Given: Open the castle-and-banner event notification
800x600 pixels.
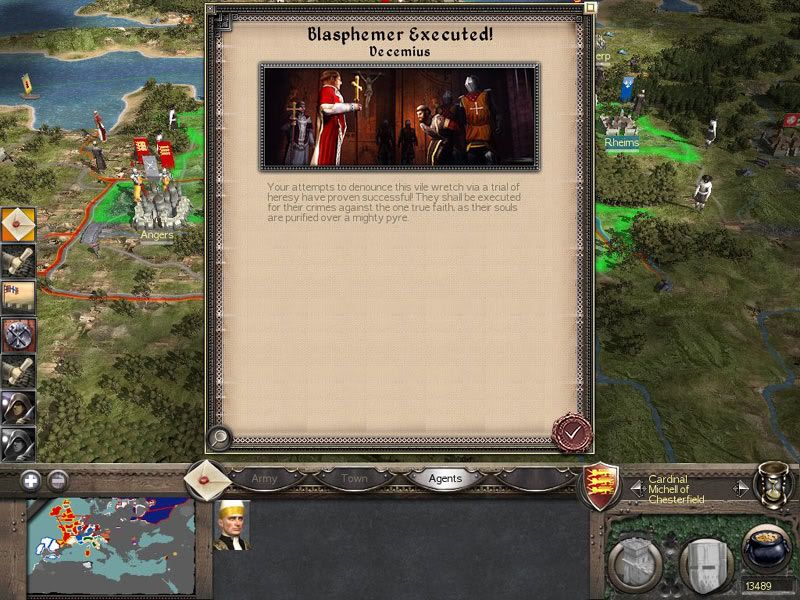Looking at the screenshot, I should 18,296.
